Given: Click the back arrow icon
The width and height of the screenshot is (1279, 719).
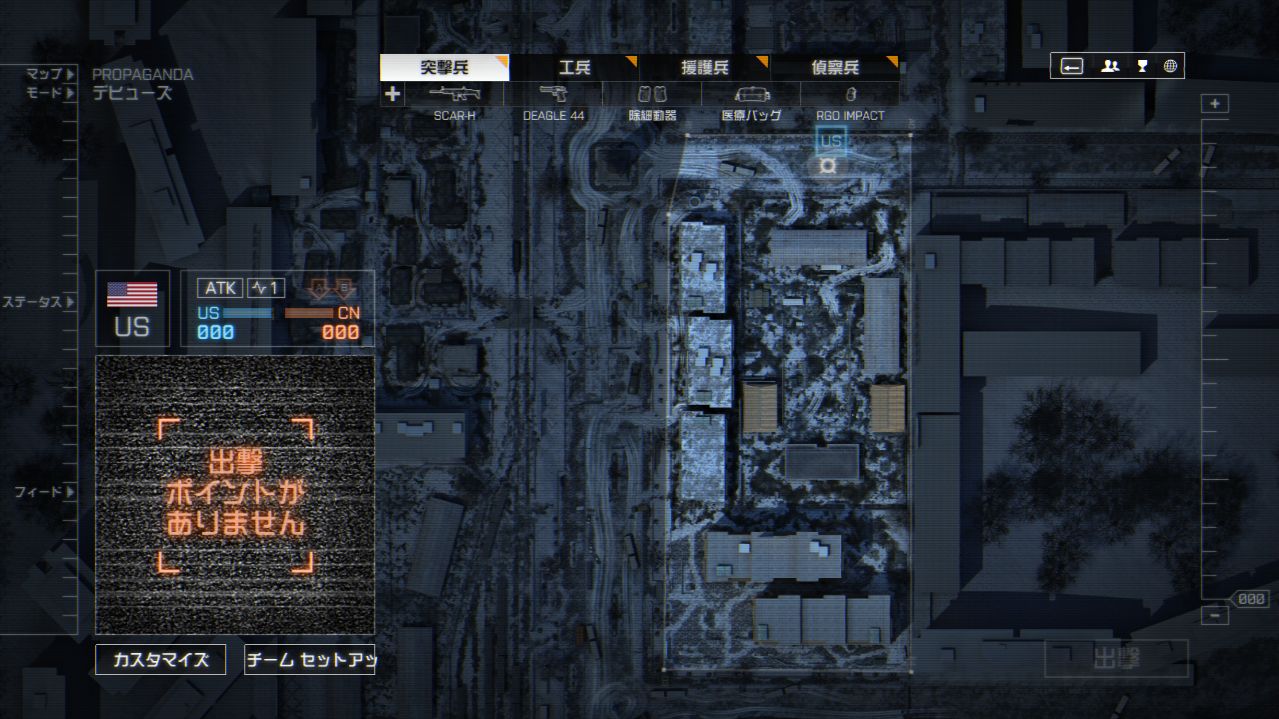Looking at the screenshot, I should coord(1071,66).
